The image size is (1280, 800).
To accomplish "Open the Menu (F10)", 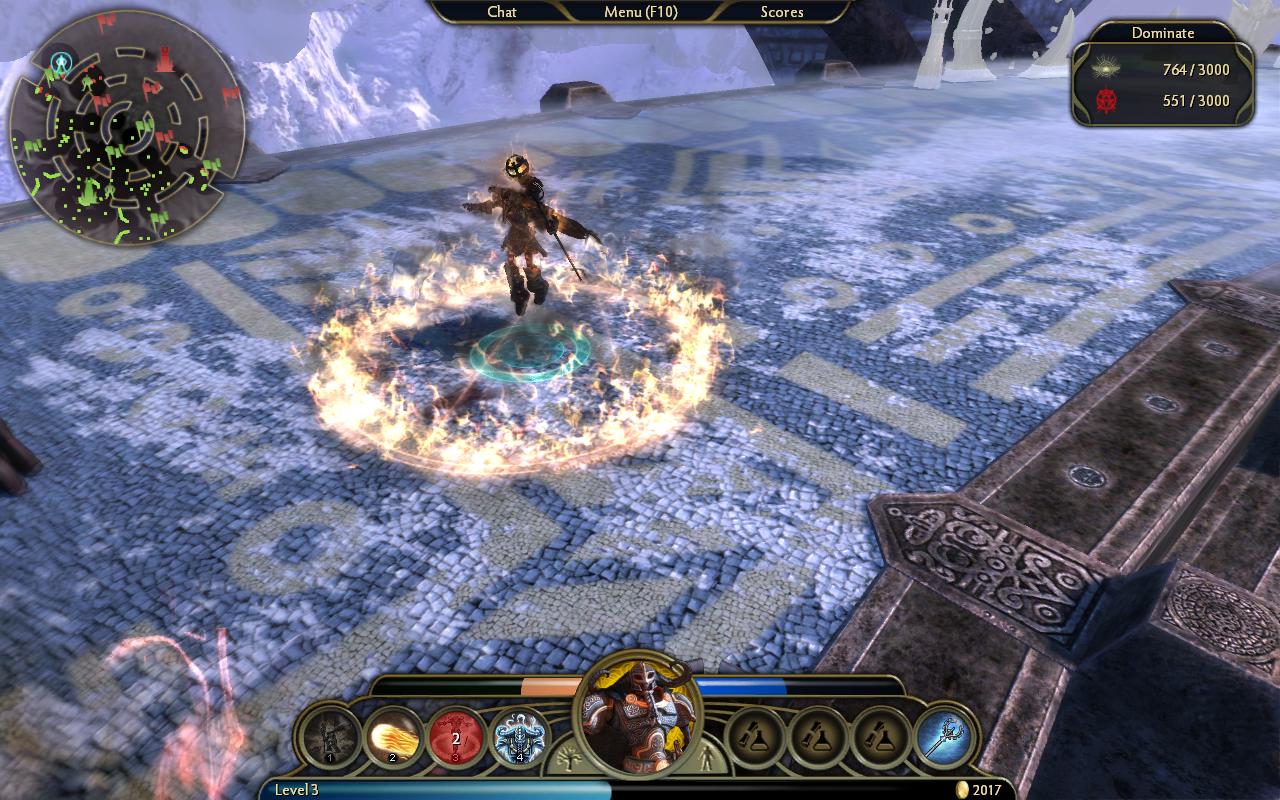I will pyautogui.click(x=639, y=12).
